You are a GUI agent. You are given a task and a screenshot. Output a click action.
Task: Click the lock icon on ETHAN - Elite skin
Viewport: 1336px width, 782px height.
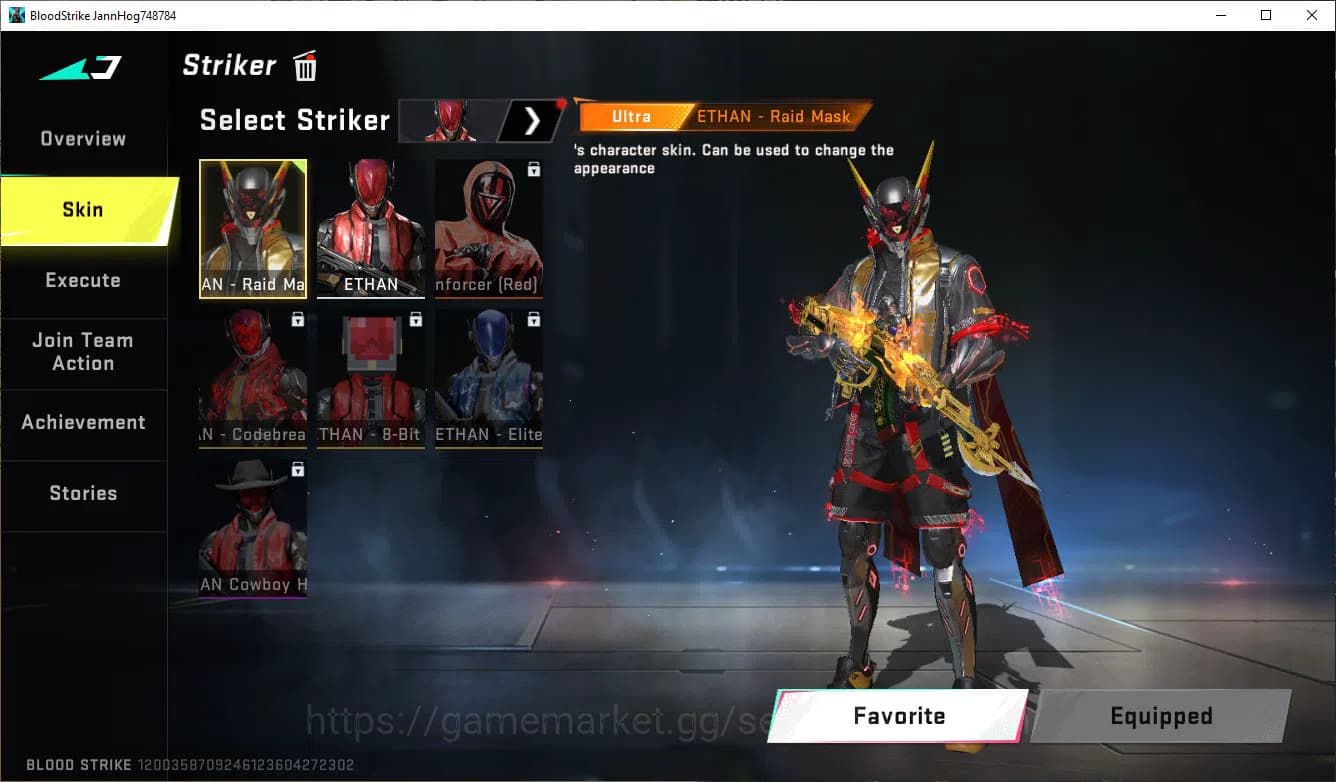tap(533, 319)
